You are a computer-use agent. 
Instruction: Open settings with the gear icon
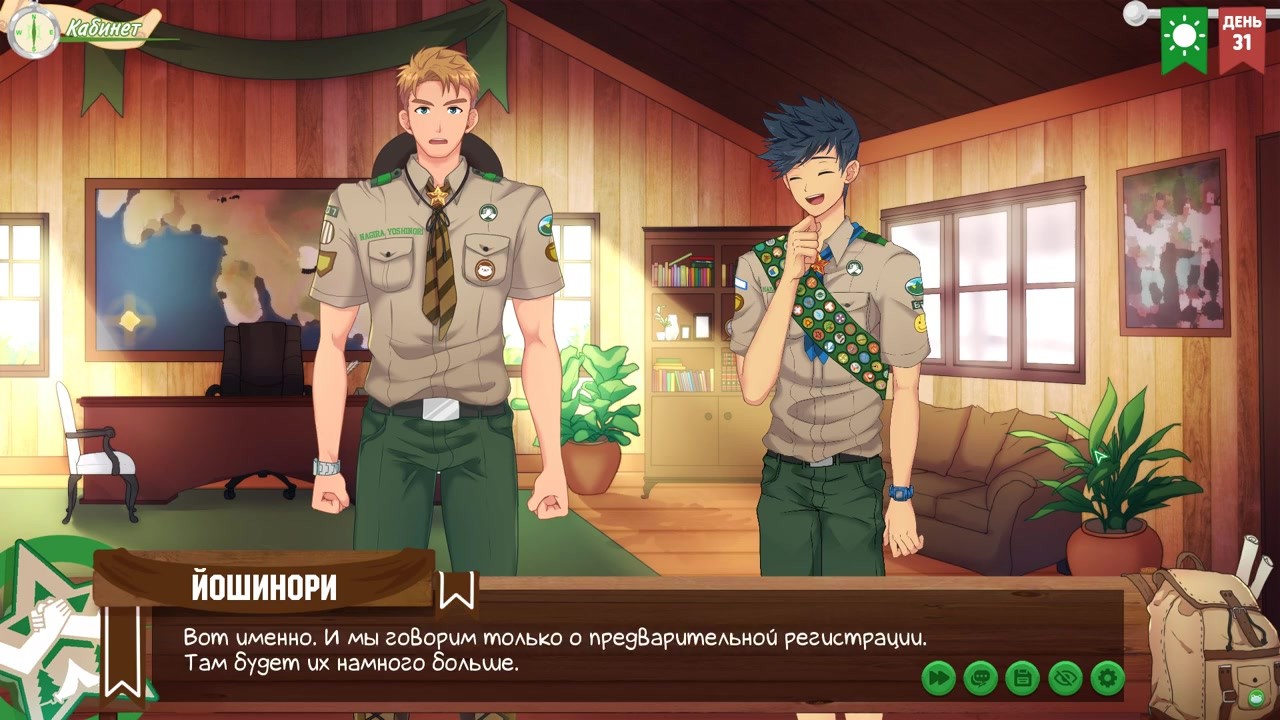pos(1107,678)
